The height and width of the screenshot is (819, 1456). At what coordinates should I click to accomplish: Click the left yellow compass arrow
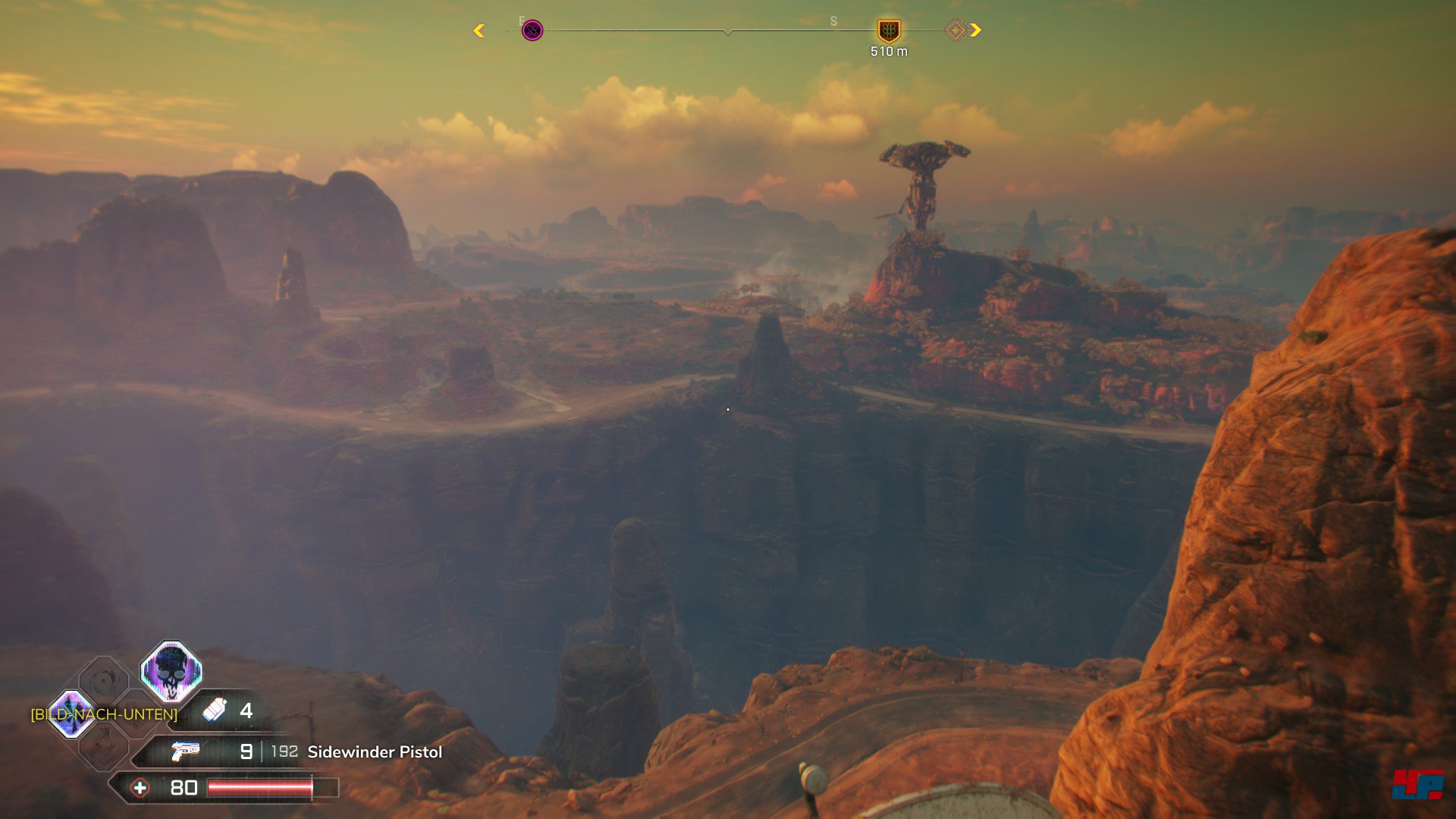coord(479,30)
